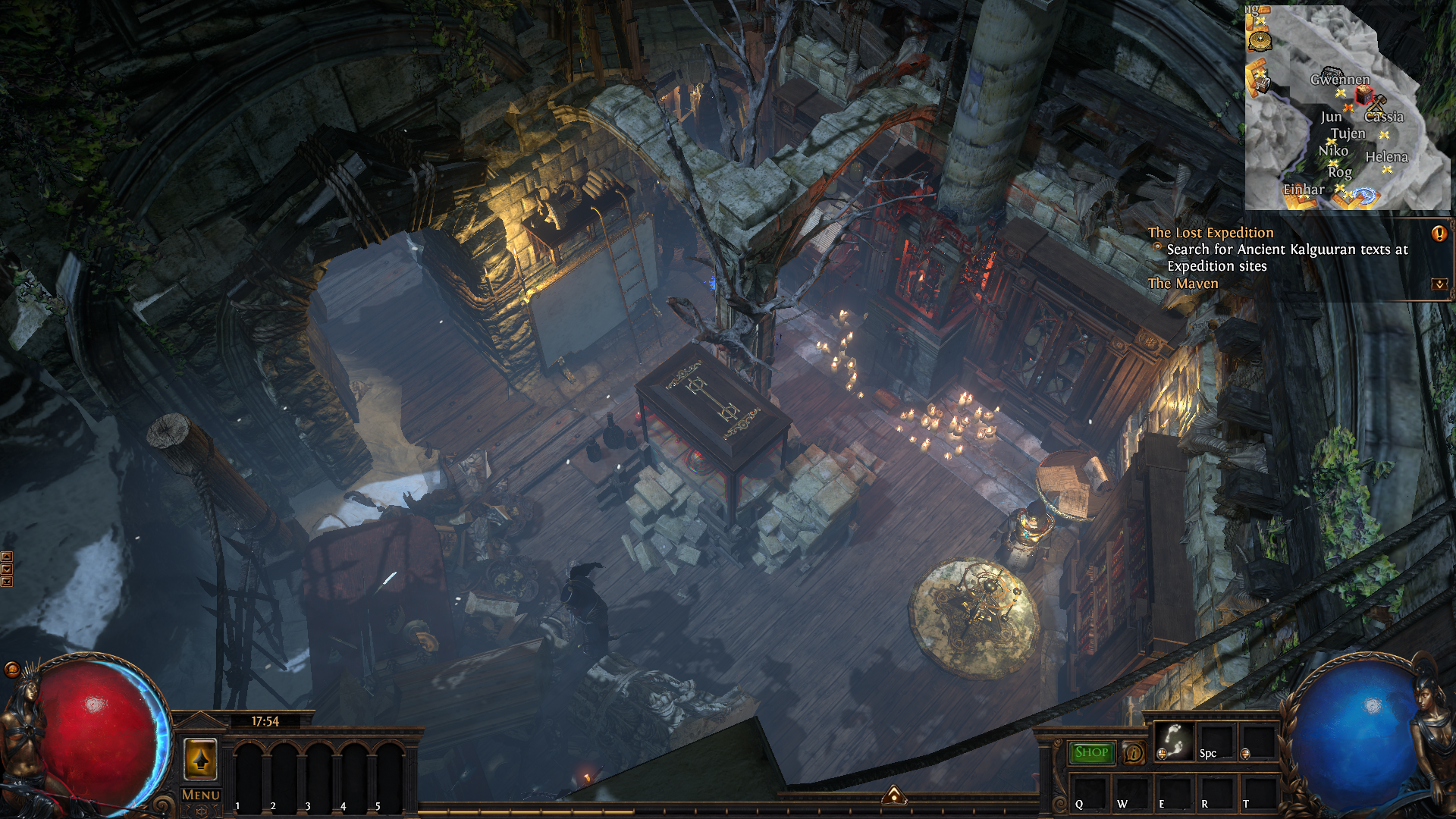Click the blue portal marker on the minimap
Screen dimensions: 1456x819
click(1363, 196)
